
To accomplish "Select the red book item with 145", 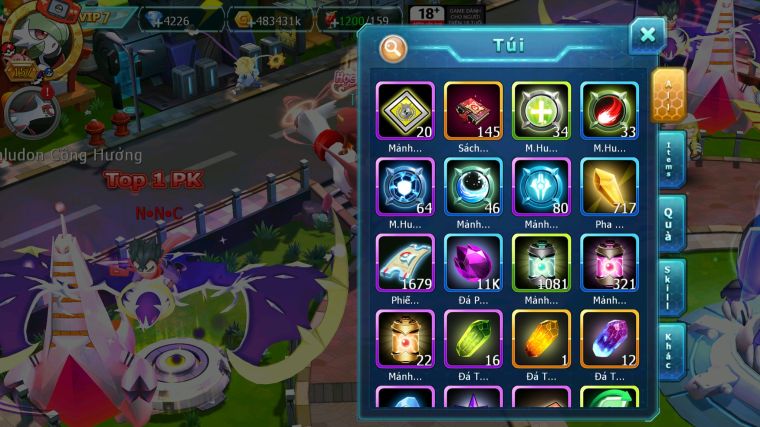I will click(x=473, y=110).
